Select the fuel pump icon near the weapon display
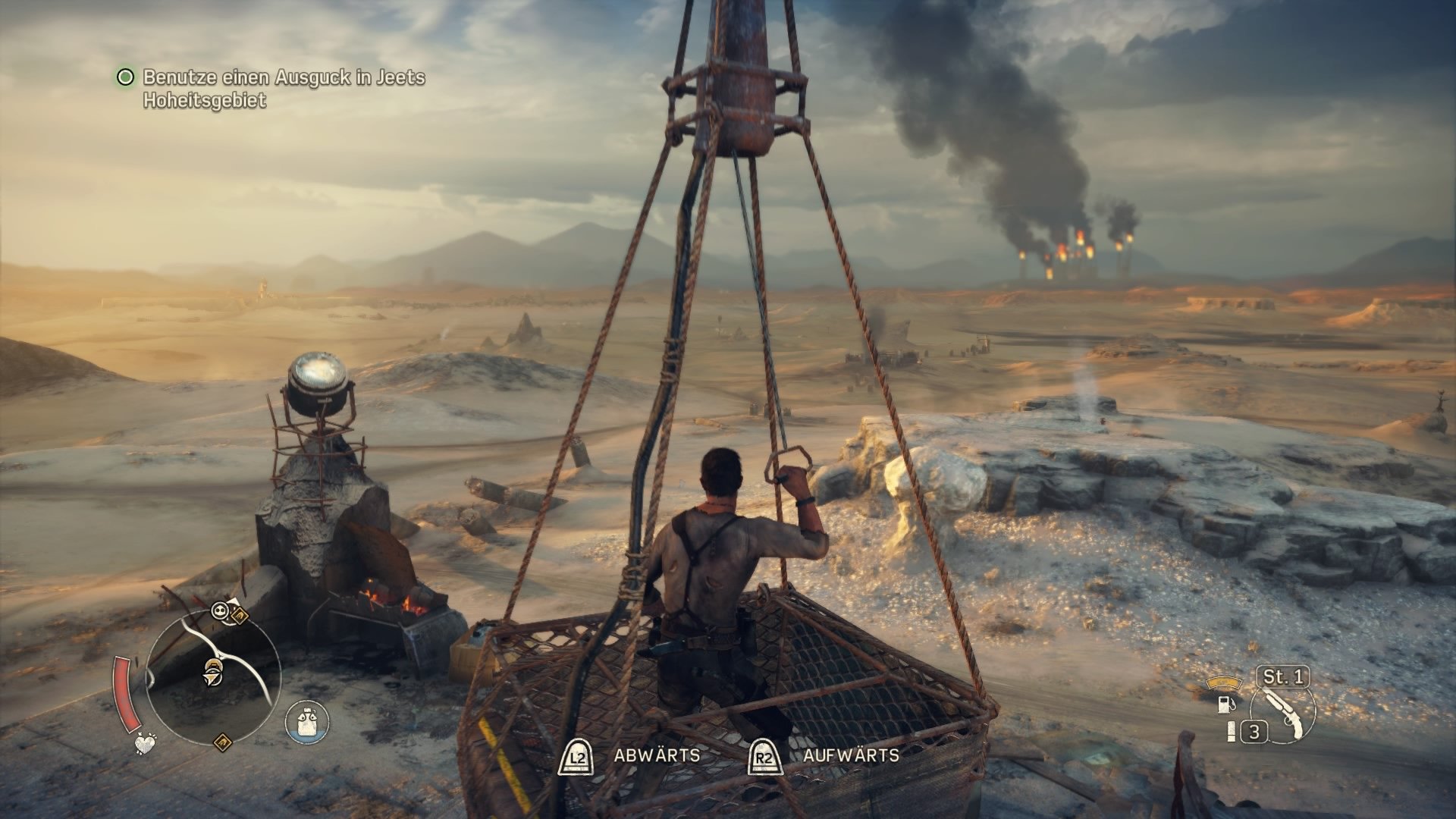This screenshot has height=819, width=1456. (x=1226, y=705)
